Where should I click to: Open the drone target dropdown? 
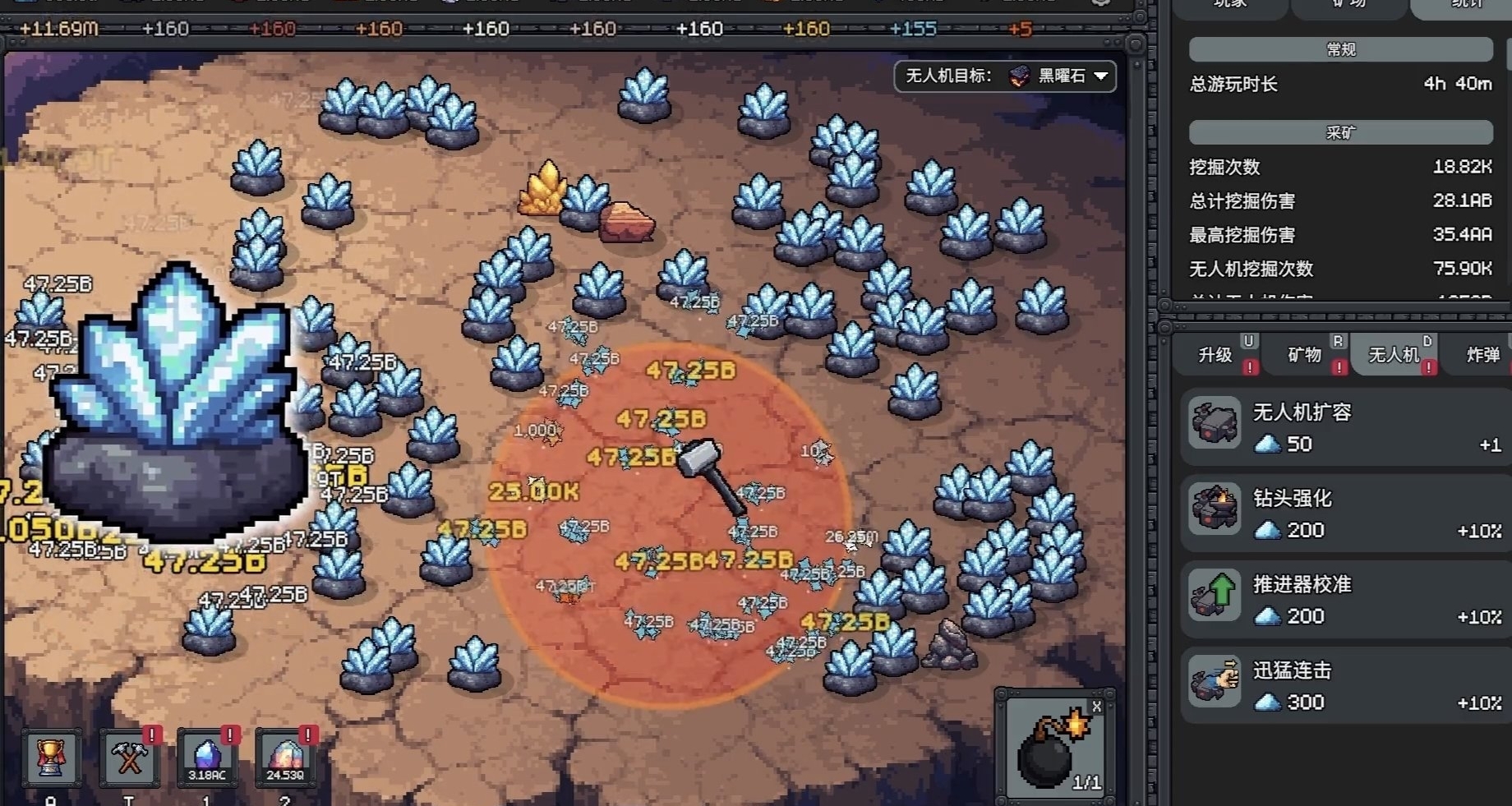(x=1005, y=76)
